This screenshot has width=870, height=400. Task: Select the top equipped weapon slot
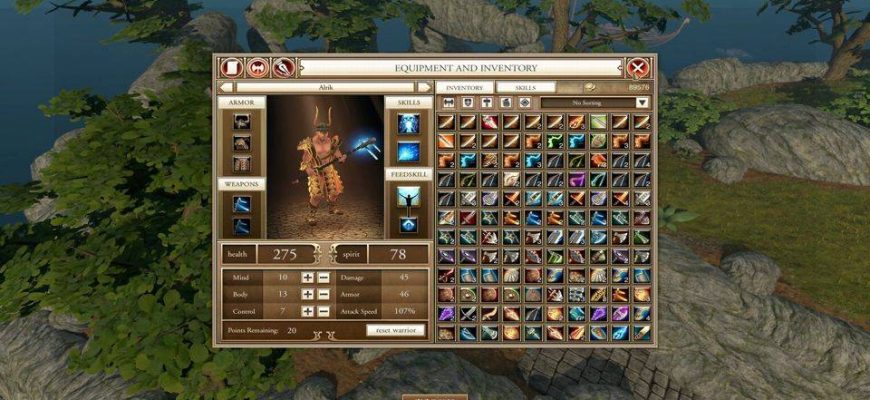(241, 204)
